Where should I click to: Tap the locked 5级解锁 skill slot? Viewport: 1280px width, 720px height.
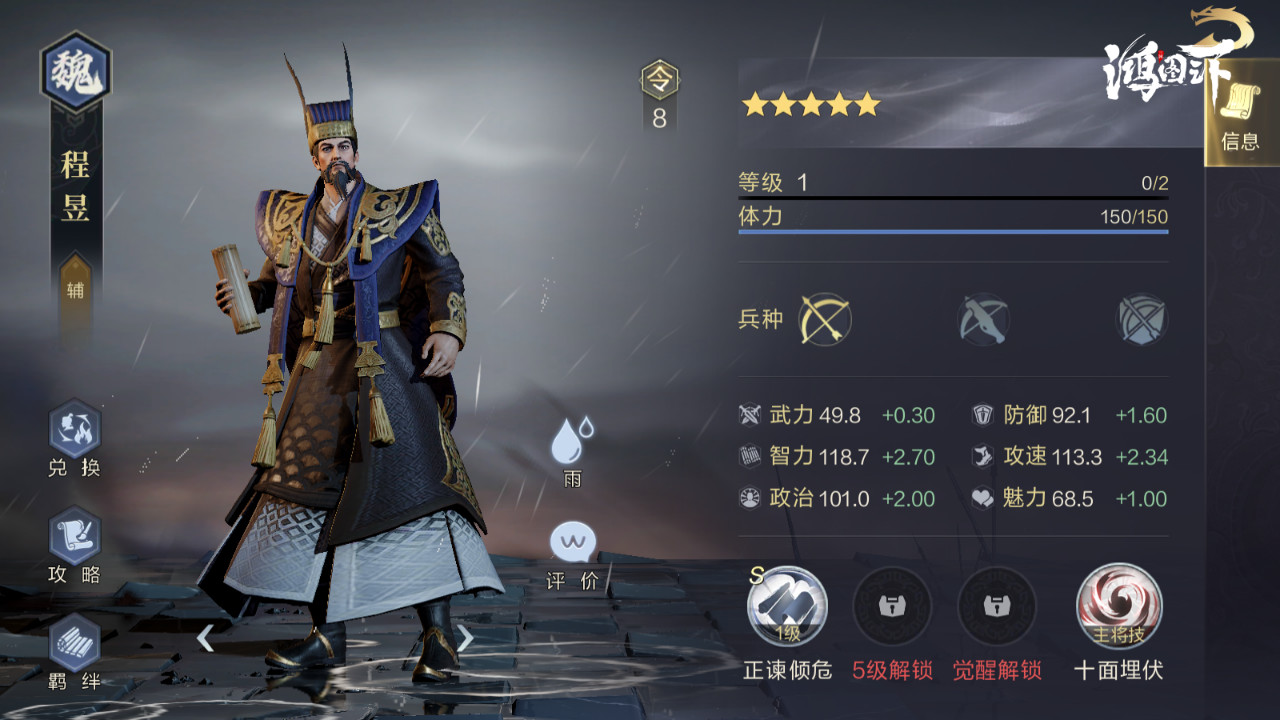[x=892, y=606]
